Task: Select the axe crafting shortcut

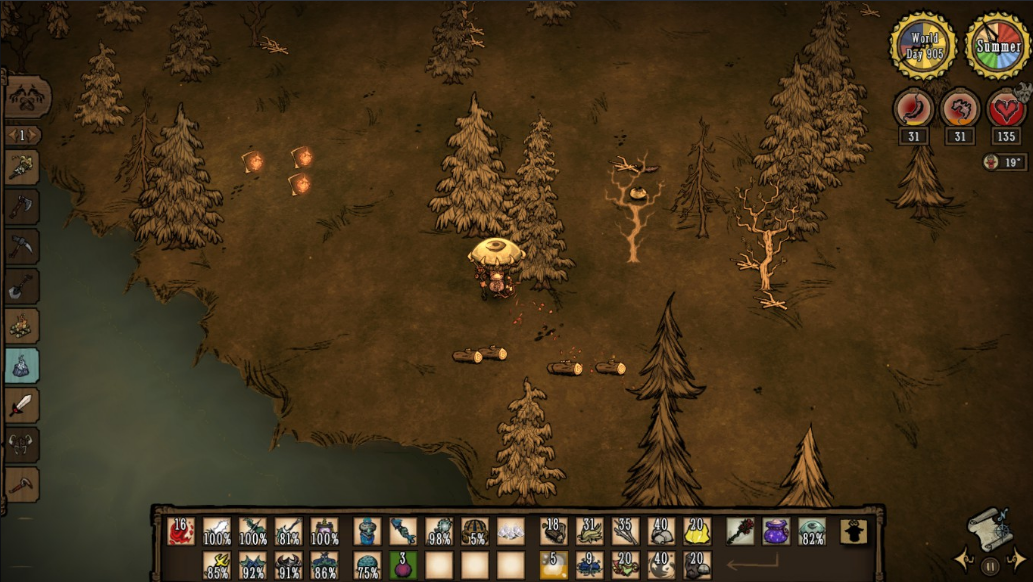Action: [x=22, y=207]
